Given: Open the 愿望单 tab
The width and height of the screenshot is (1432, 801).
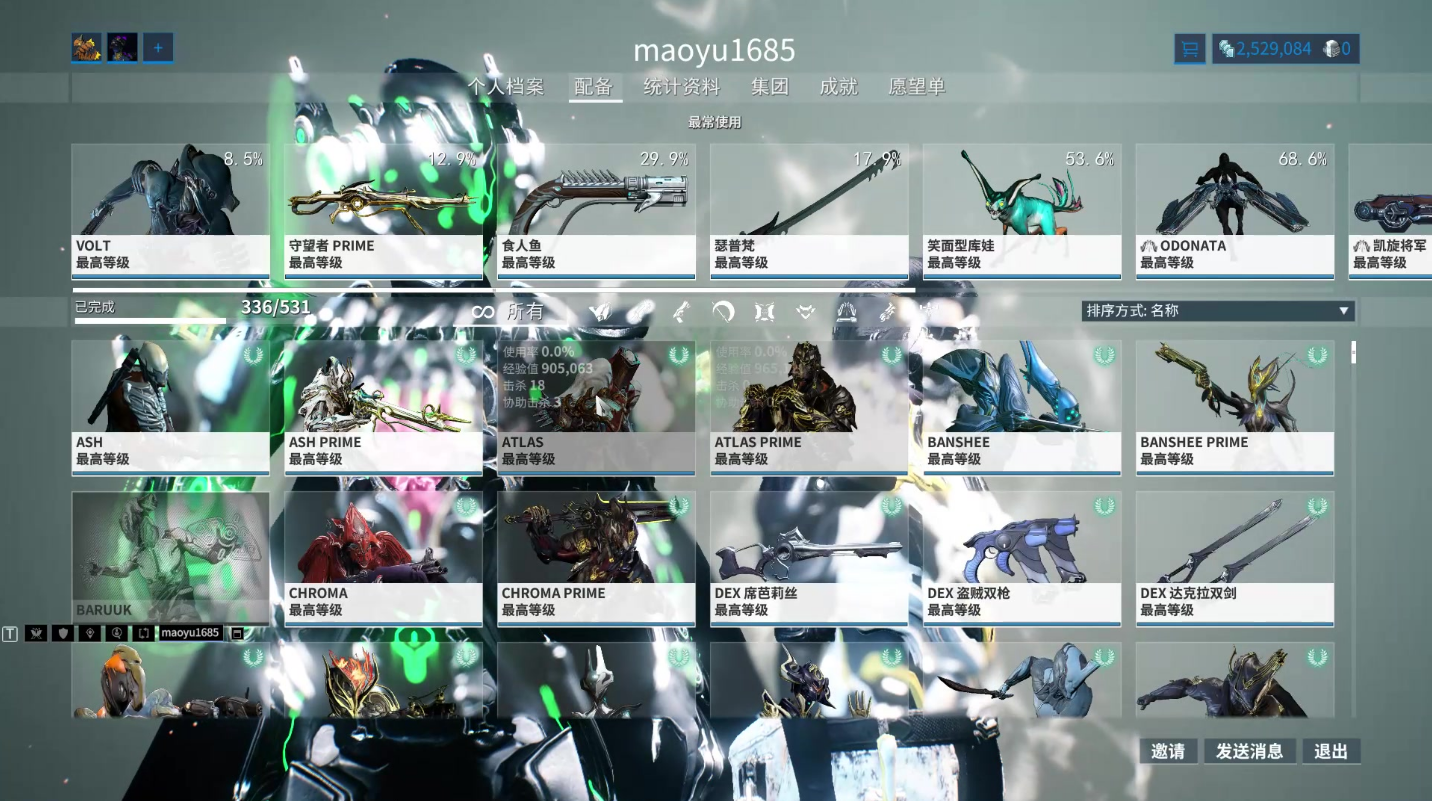Looking at the screenshot, I should click(916, 87).
